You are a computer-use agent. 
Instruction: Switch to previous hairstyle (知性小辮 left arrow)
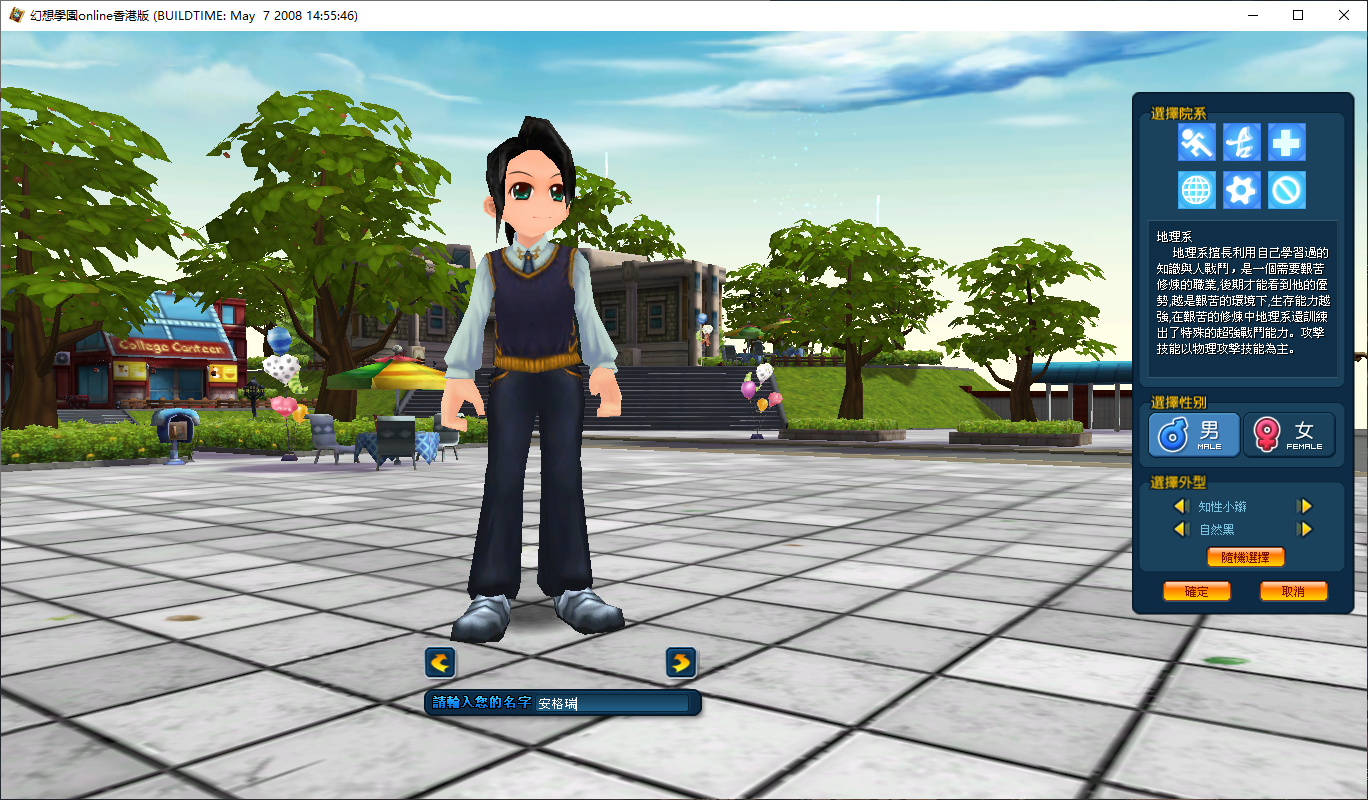(1180, 507)
